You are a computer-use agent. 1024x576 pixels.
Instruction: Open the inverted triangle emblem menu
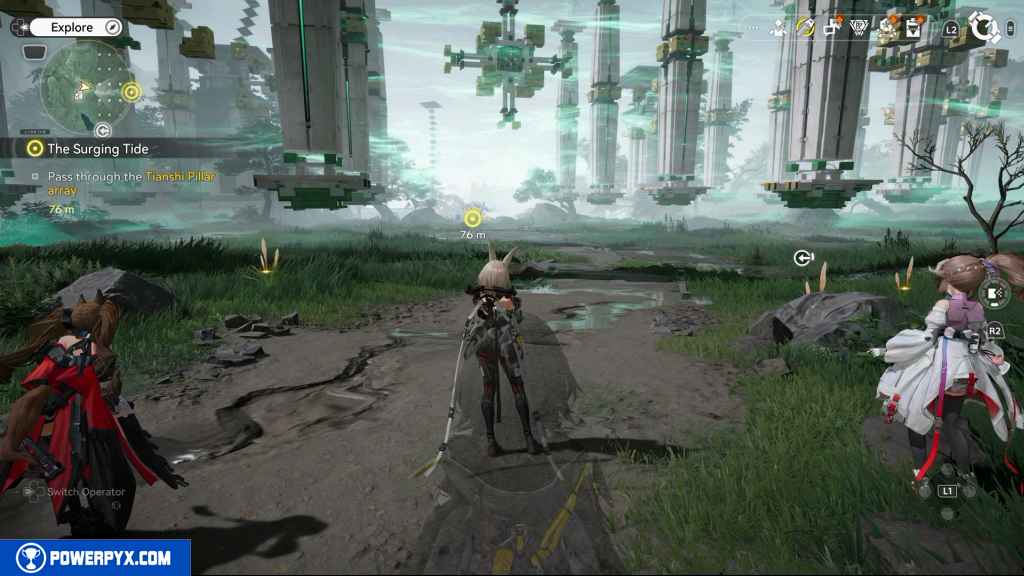[859, 28]
